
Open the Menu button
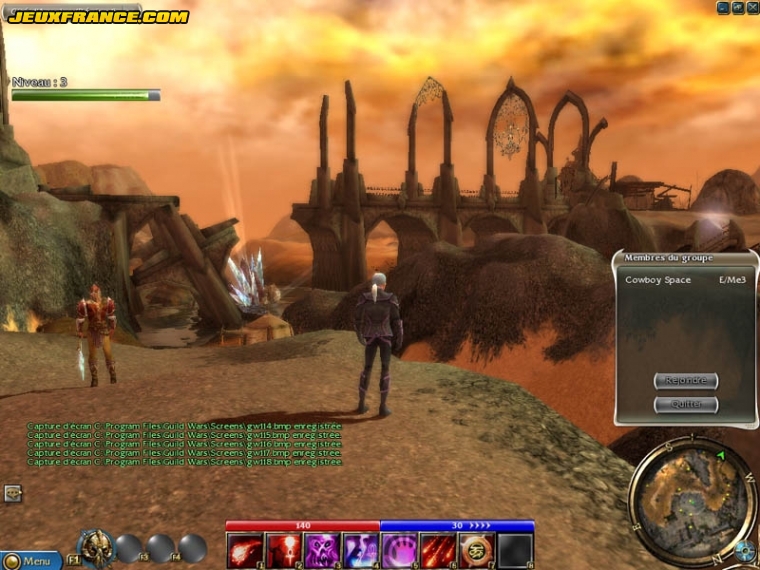click(x=32, y=561)
